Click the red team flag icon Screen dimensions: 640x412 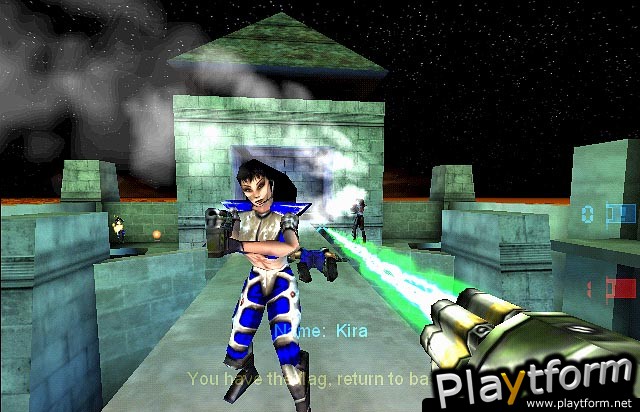tap(623, 288)
